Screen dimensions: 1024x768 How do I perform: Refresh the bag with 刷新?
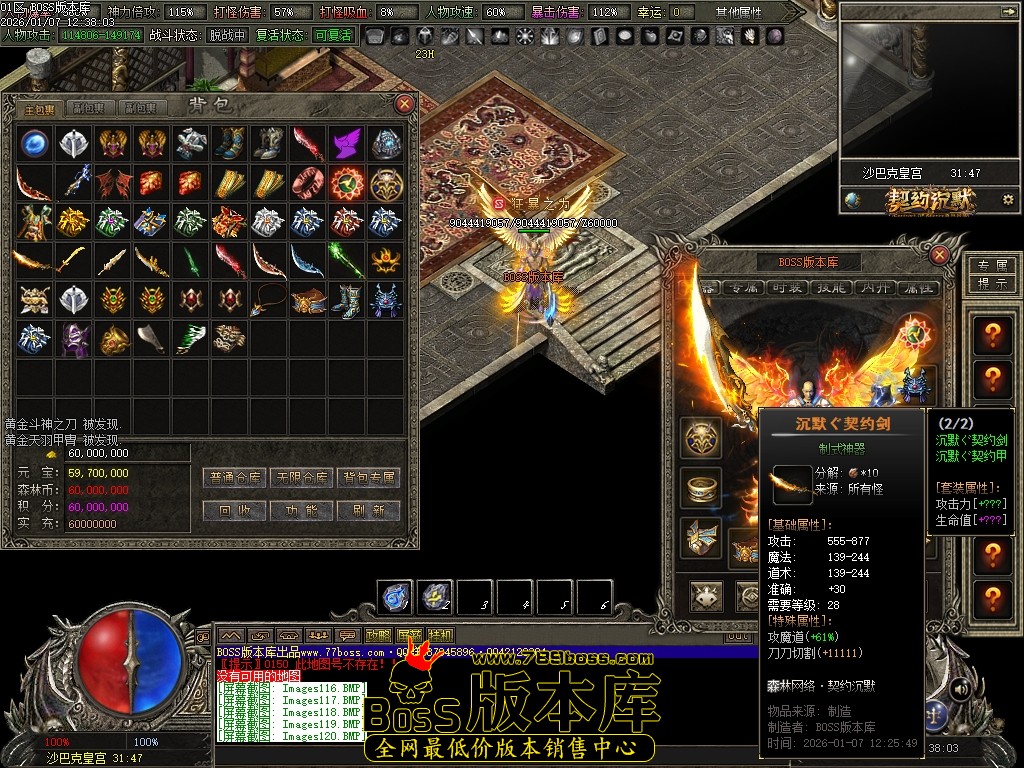(x=368, y=510)
